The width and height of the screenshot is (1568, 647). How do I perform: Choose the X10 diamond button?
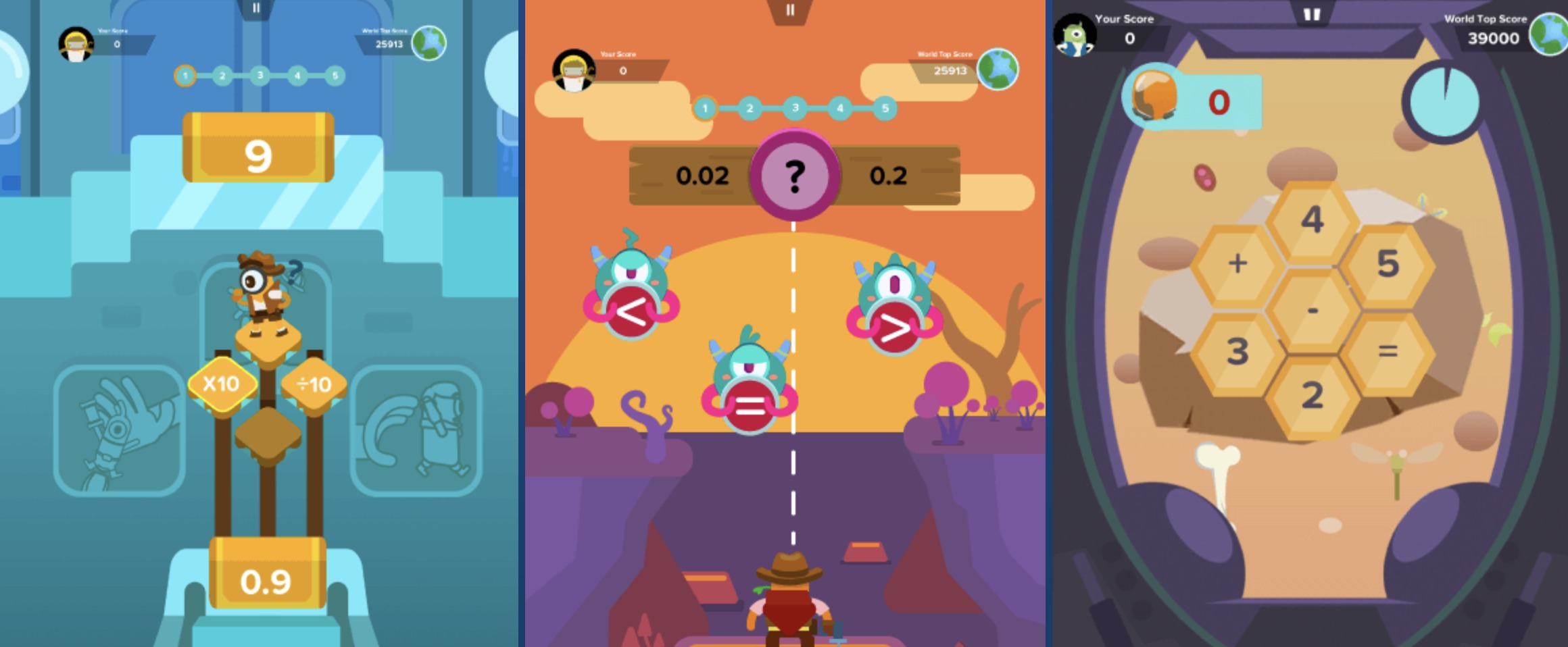click(x=222, y=384)
